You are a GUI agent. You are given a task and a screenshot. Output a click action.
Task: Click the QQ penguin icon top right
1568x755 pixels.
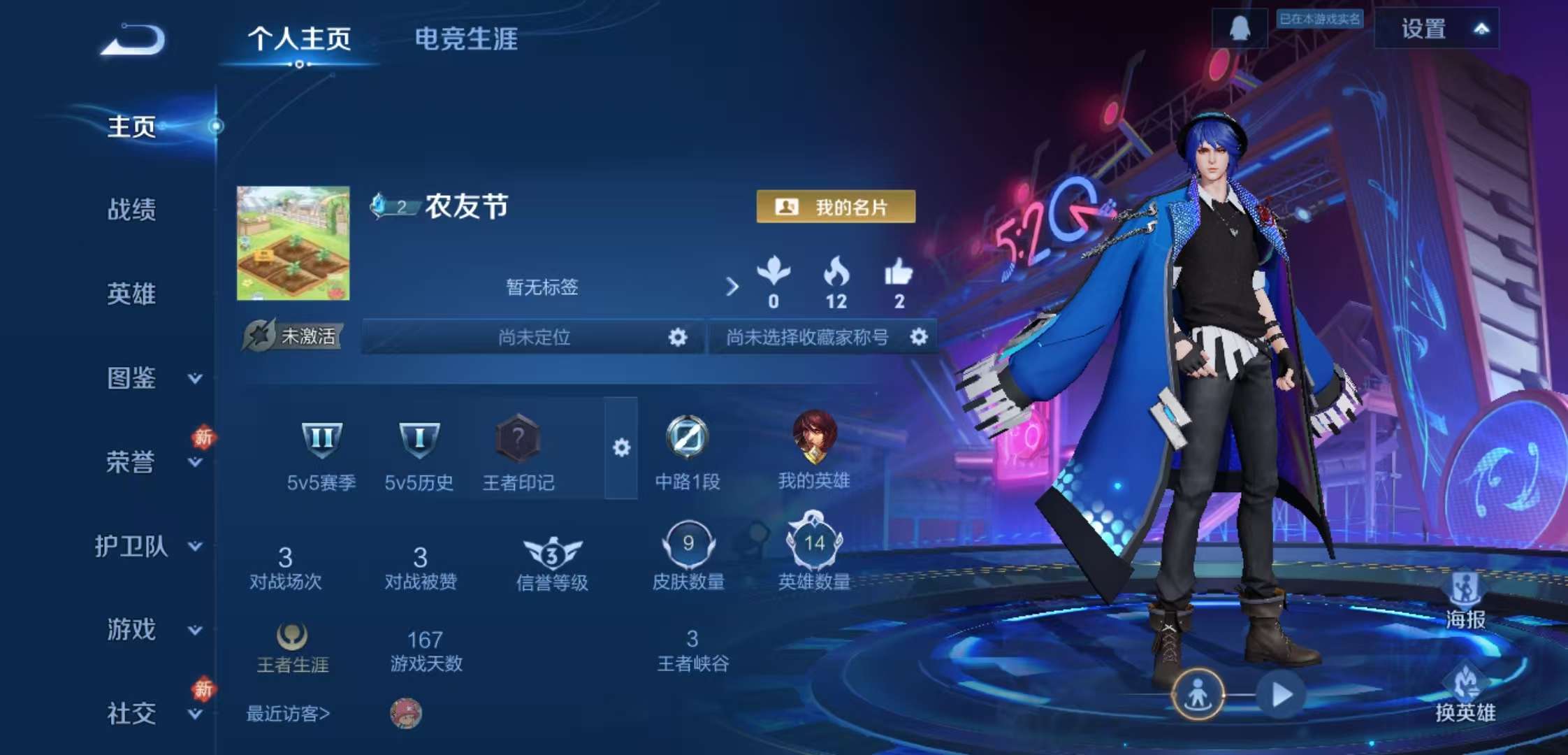pyautogui.click(x=1239, y=29)
